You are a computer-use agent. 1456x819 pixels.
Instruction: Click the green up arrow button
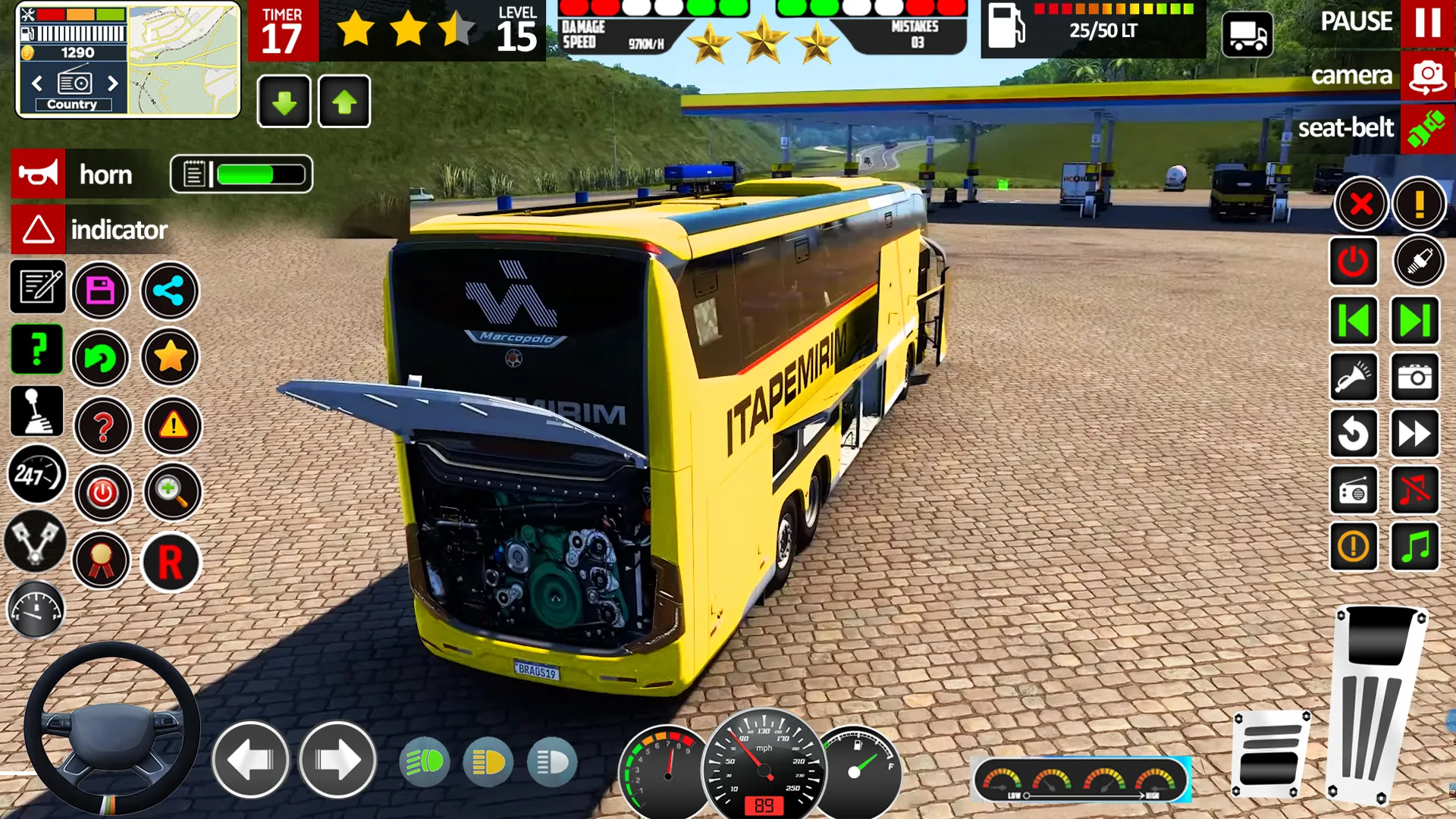click(344, 102)
